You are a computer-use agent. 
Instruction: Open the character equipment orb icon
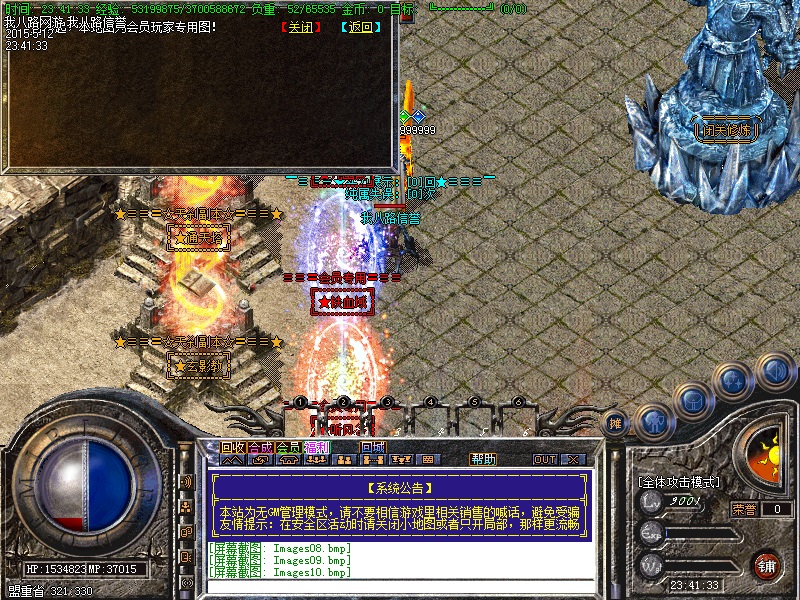pyautogui.click(x=653, y=420)
